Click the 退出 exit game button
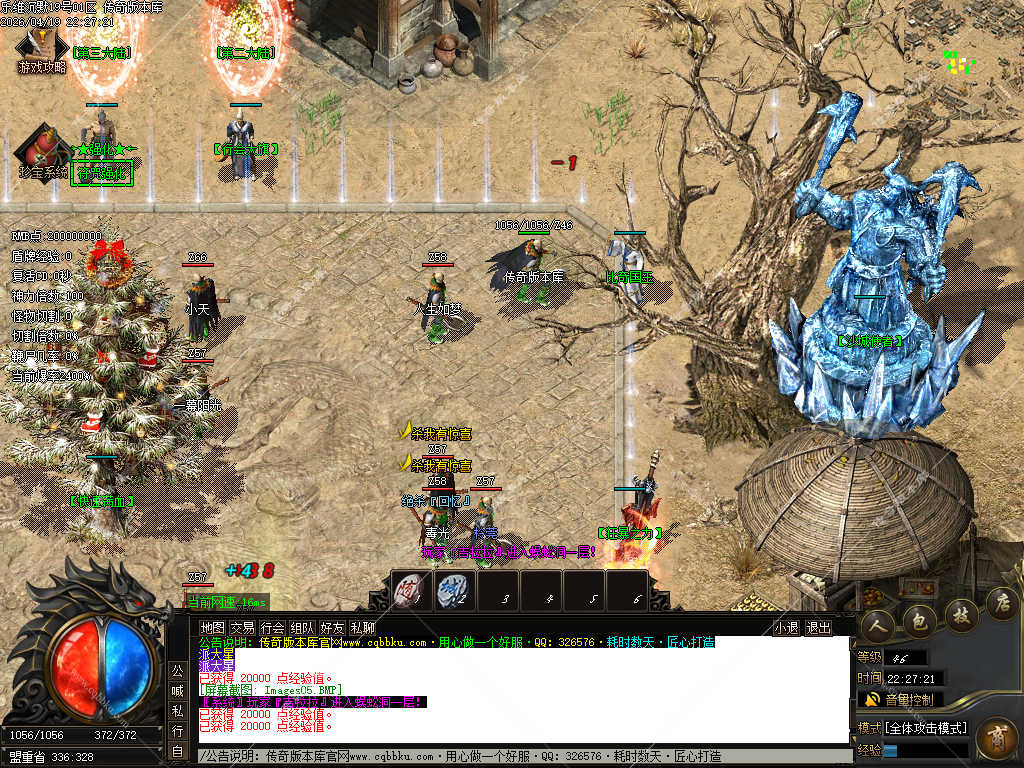 point(818,628)
